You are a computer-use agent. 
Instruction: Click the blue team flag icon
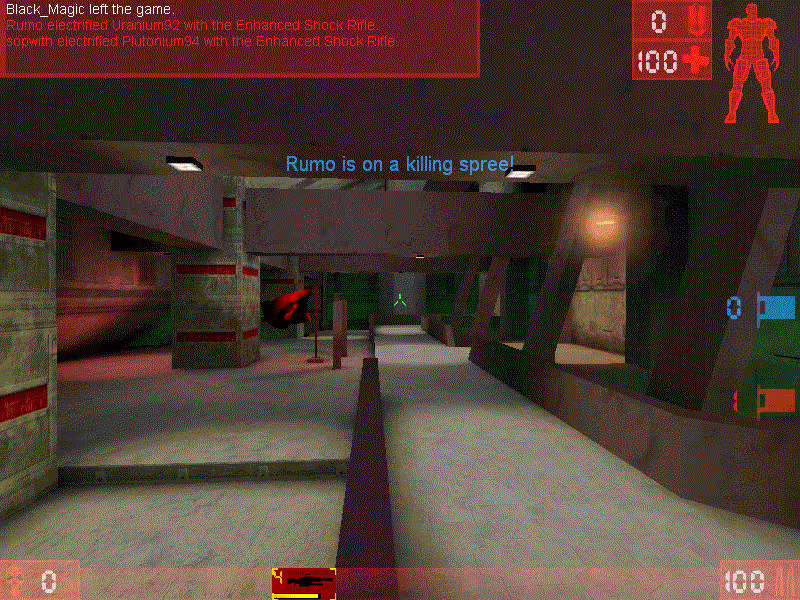(x=776, y=306)
